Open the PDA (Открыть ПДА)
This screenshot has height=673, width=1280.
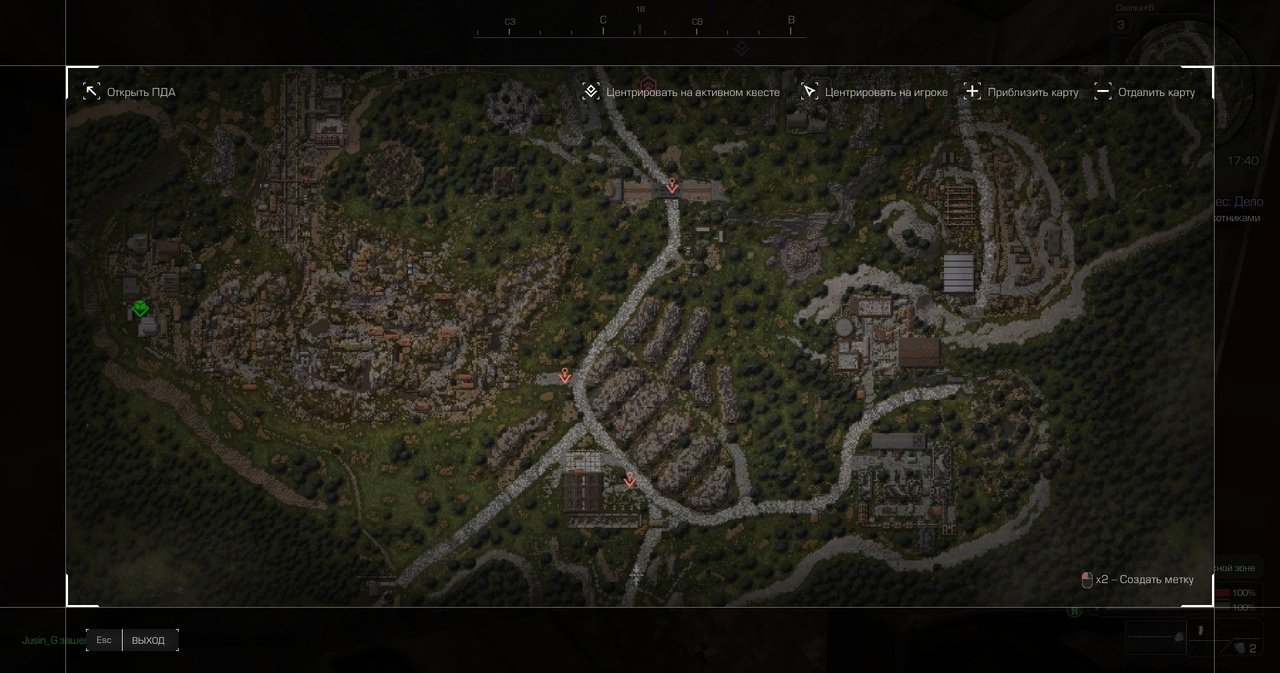point(129,92)
